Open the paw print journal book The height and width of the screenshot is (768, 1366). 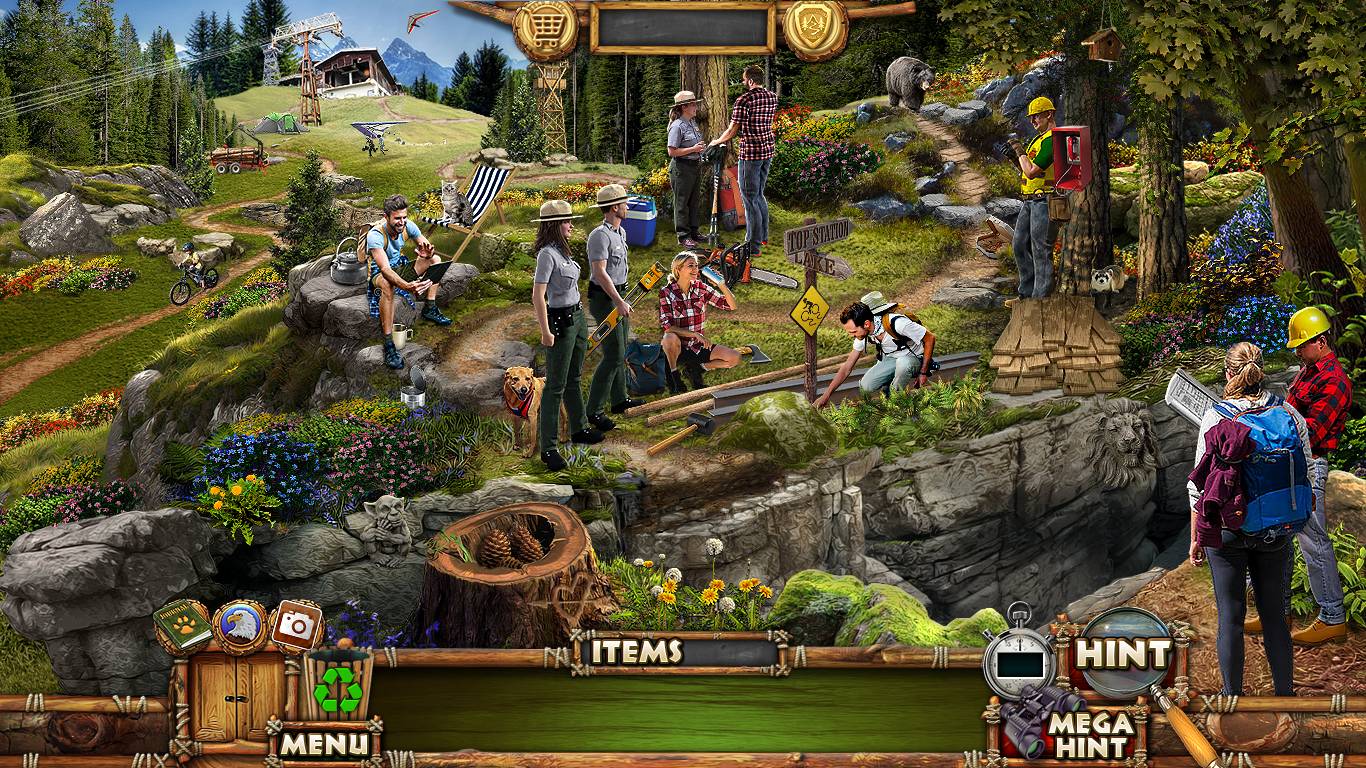(x=182, y=626)
